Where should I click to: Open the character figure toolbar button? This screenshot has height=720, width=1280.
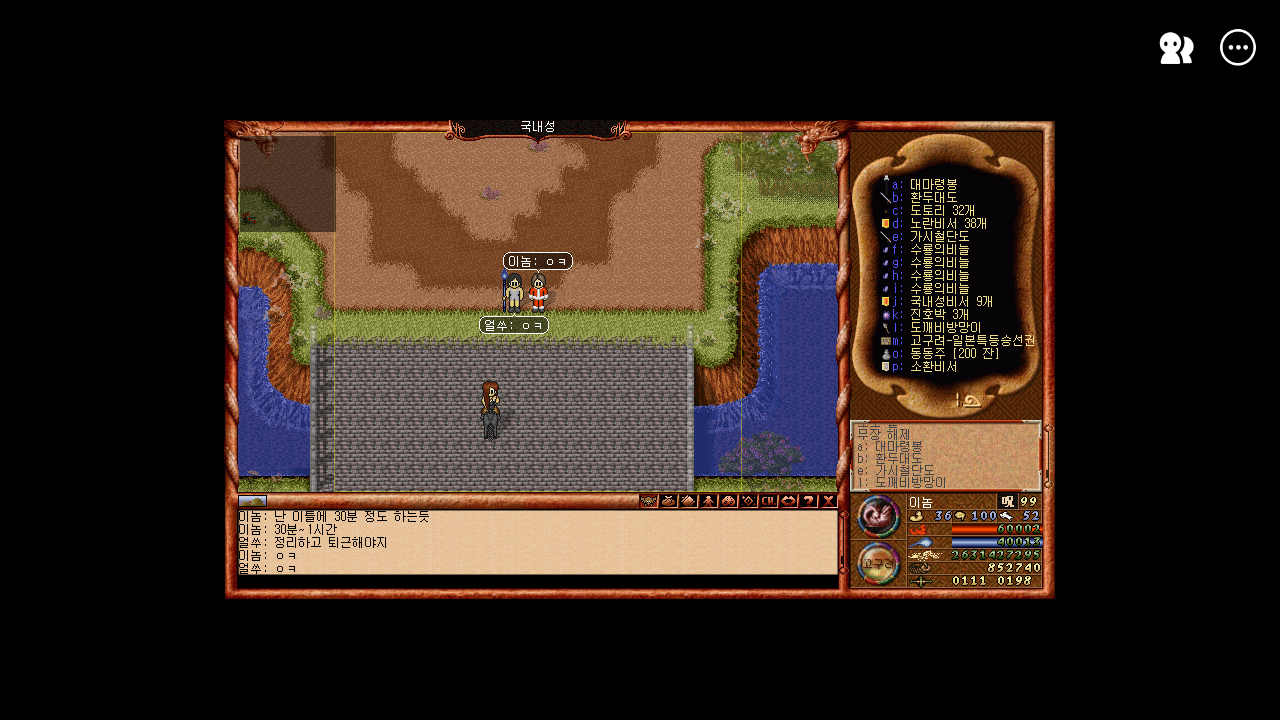(709, 501)
